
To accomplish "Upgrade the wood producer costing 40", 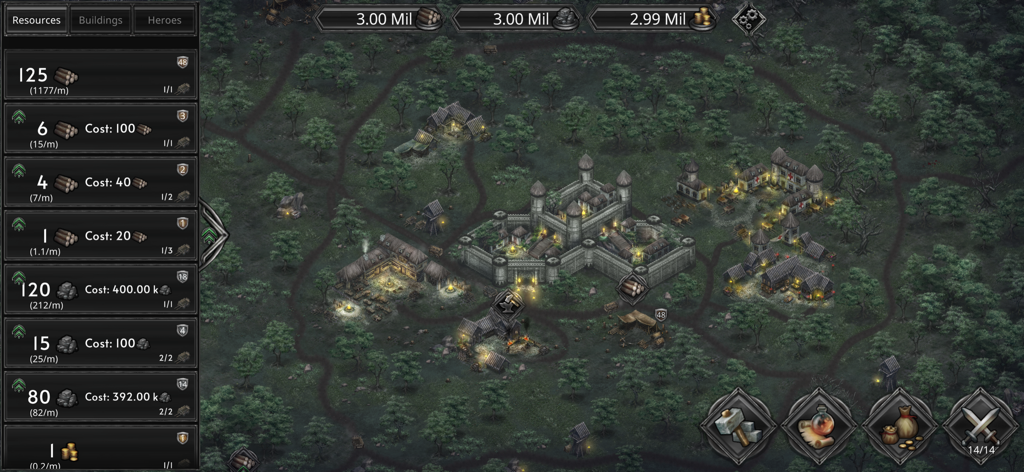I will pos(18,171).
